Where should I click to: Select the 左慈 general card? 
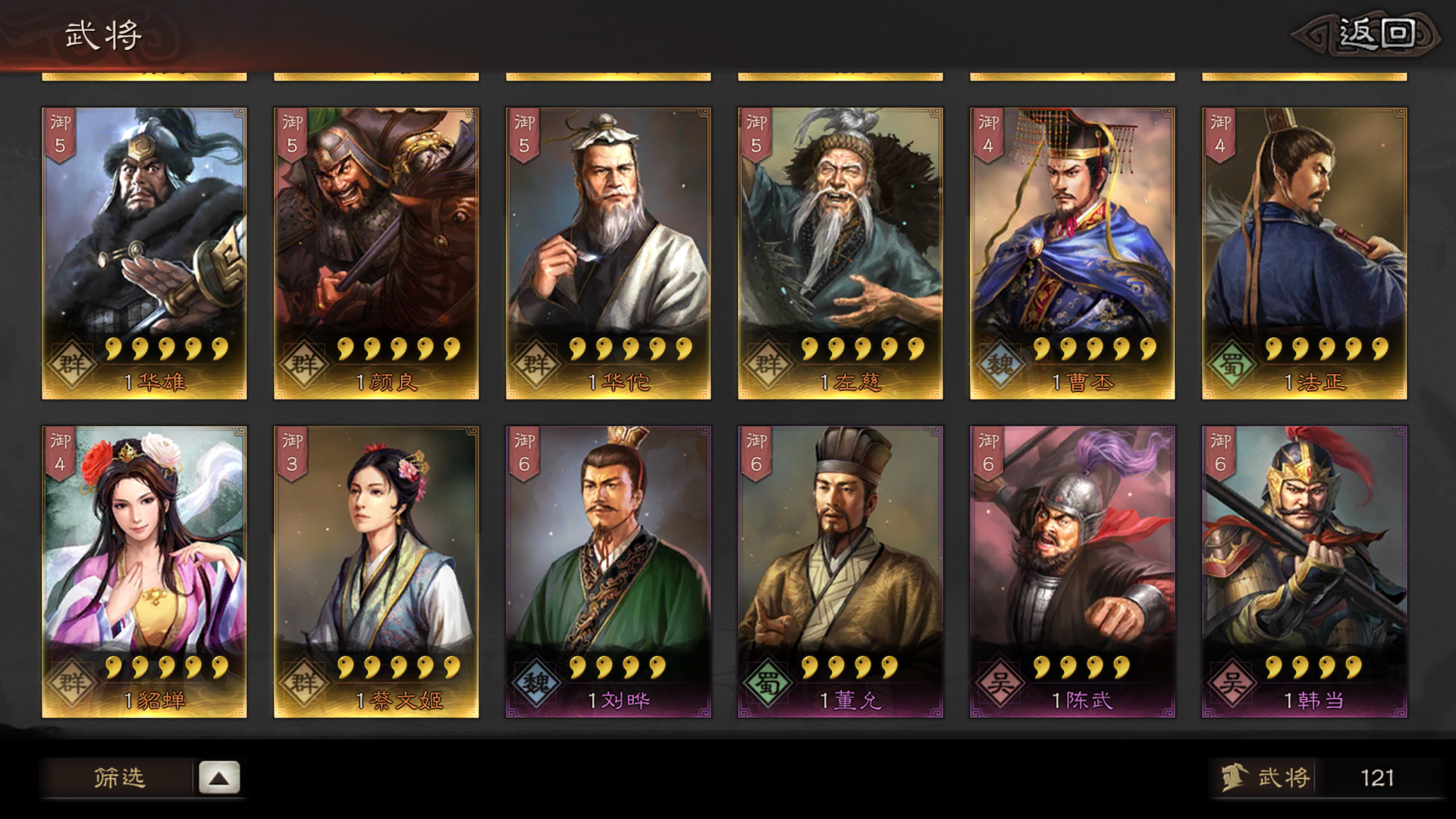pos(840,253)
